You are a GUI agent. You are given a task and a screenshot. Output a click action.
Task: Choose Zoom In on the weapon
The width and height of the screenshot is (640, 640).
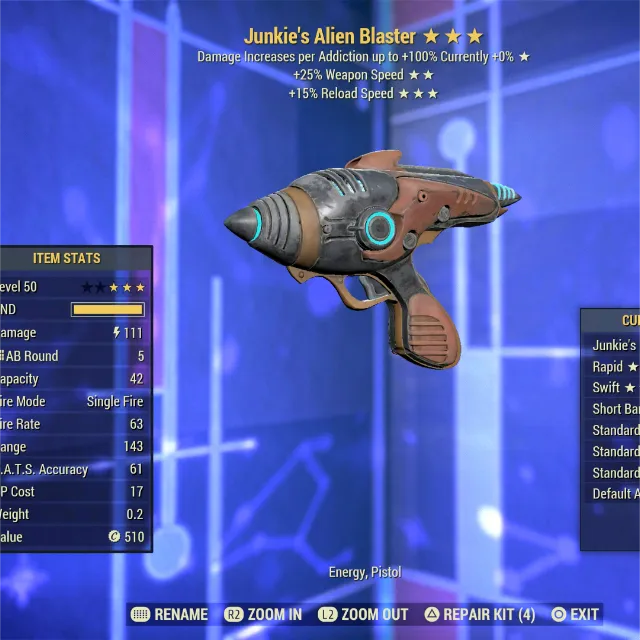click(264, 615)
